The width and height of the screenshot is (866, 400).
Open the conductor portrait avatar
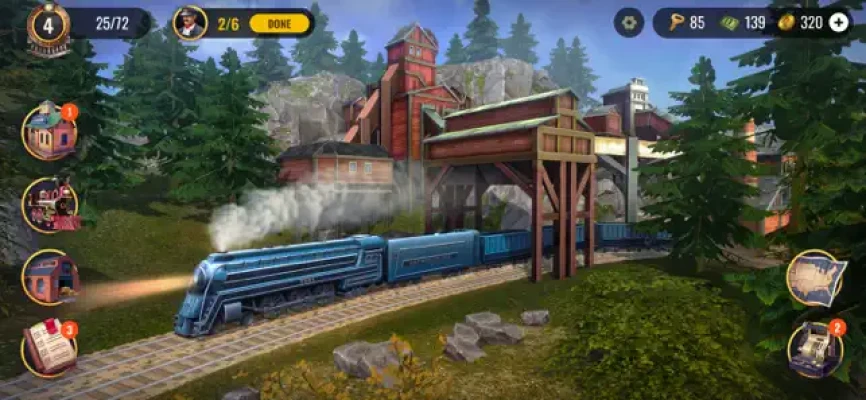pyautogui.click(x=189, y=22)
